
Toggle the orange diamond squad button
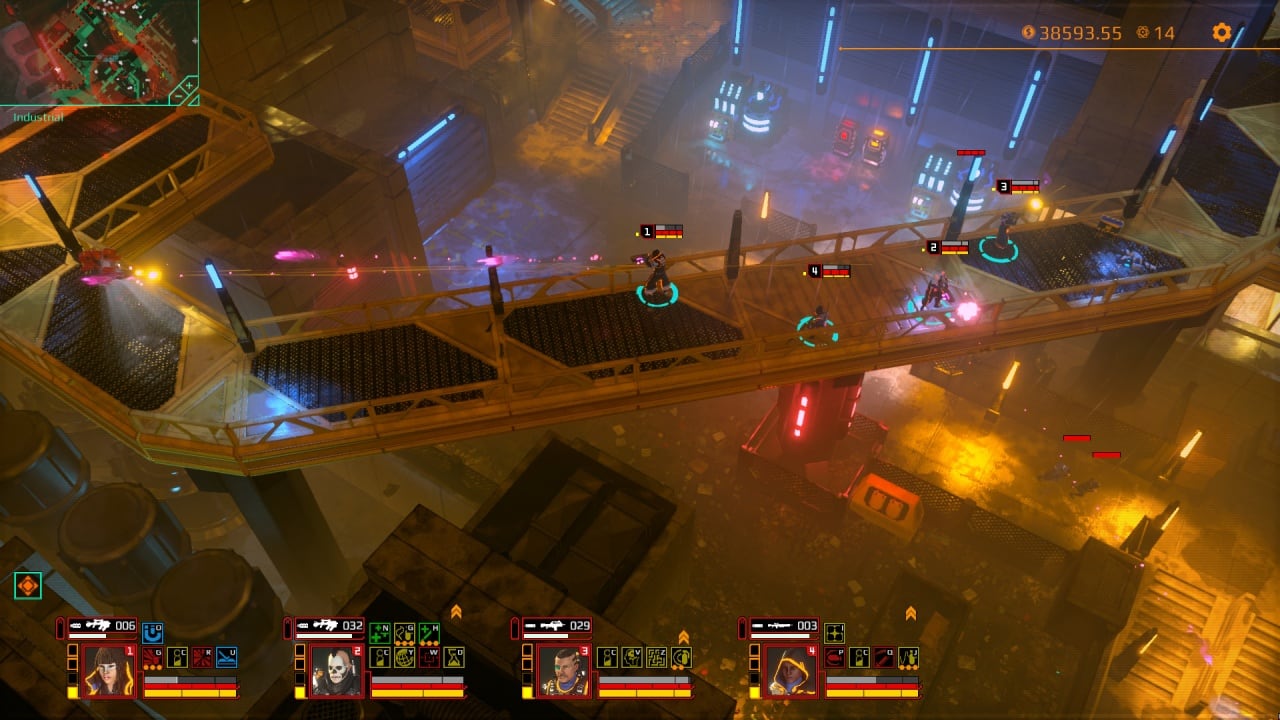[x=28, y=586]
